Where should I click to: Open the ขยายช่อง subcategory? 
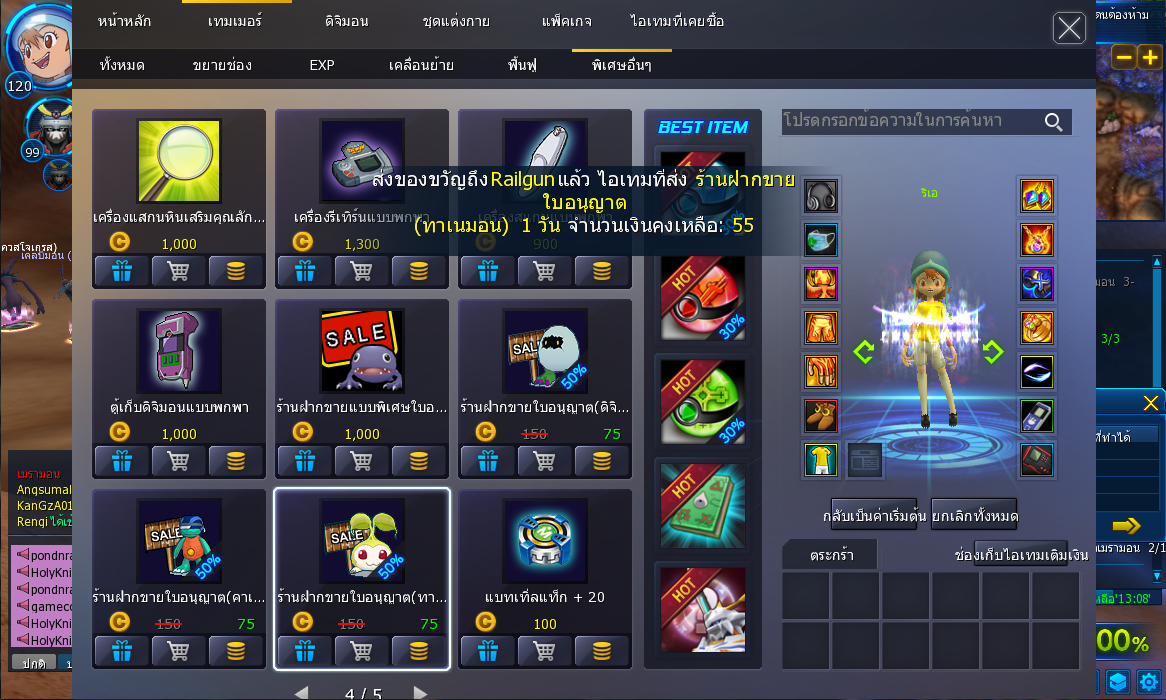tap(222, 66)
